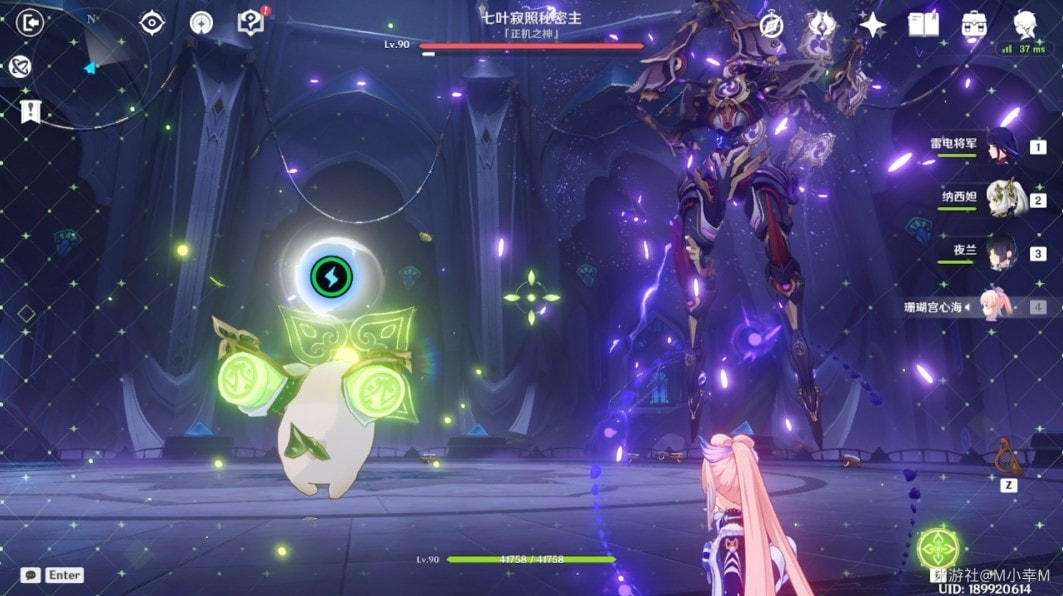Open the exclamation banner notice icon
The image size is (1063, 596).
click(30, 110)
